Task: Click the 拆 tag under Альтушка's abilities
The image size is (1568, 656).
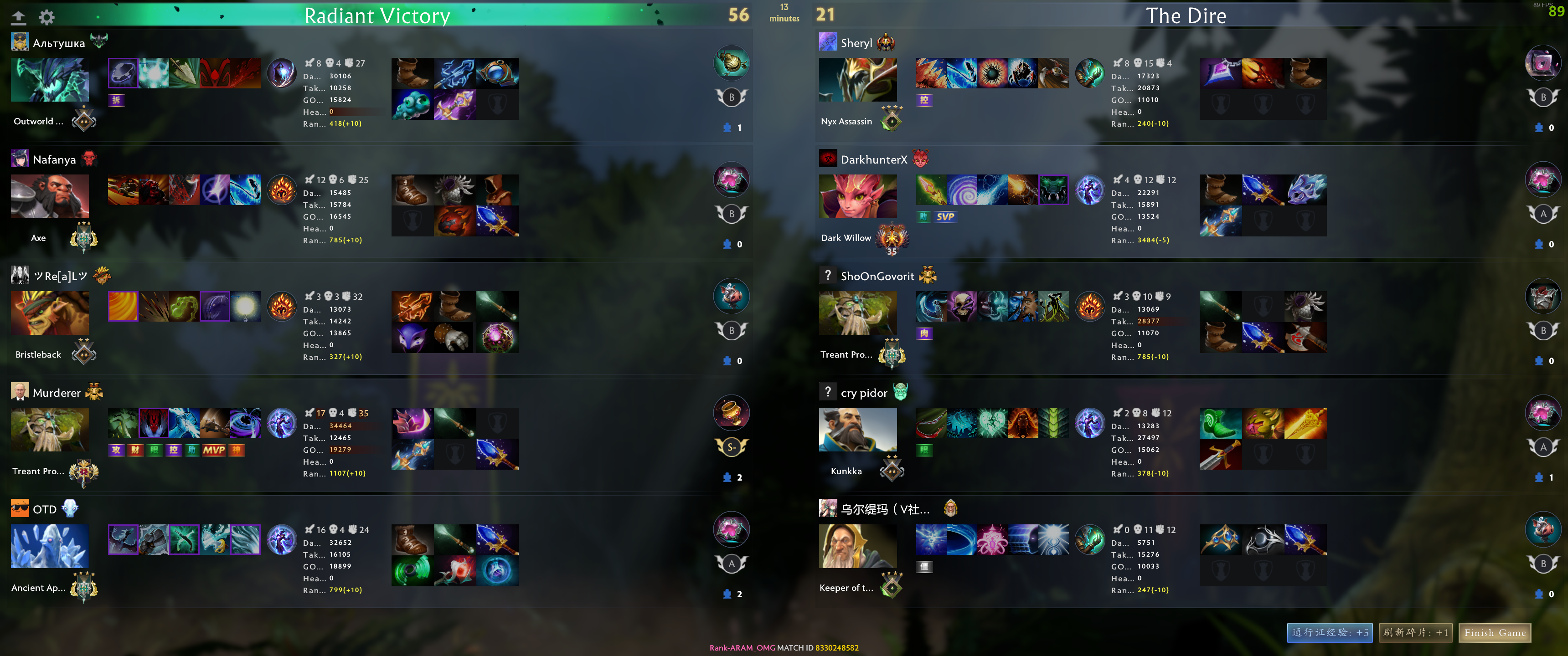Action: point(116,100)
